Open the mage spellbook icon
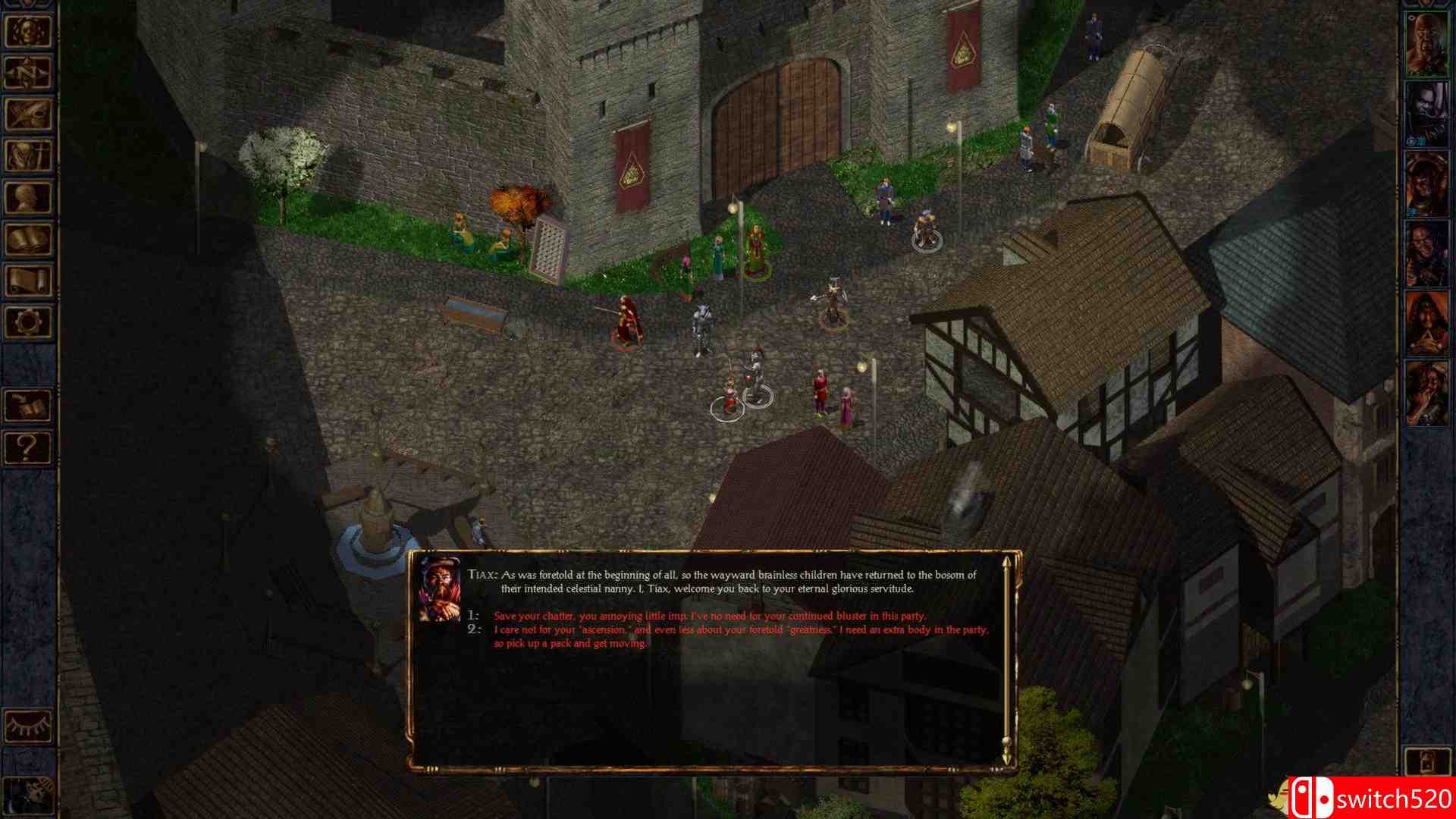The width and height of the screenshot is (1456, 819). pyautogui.click(x=29, y=239)
